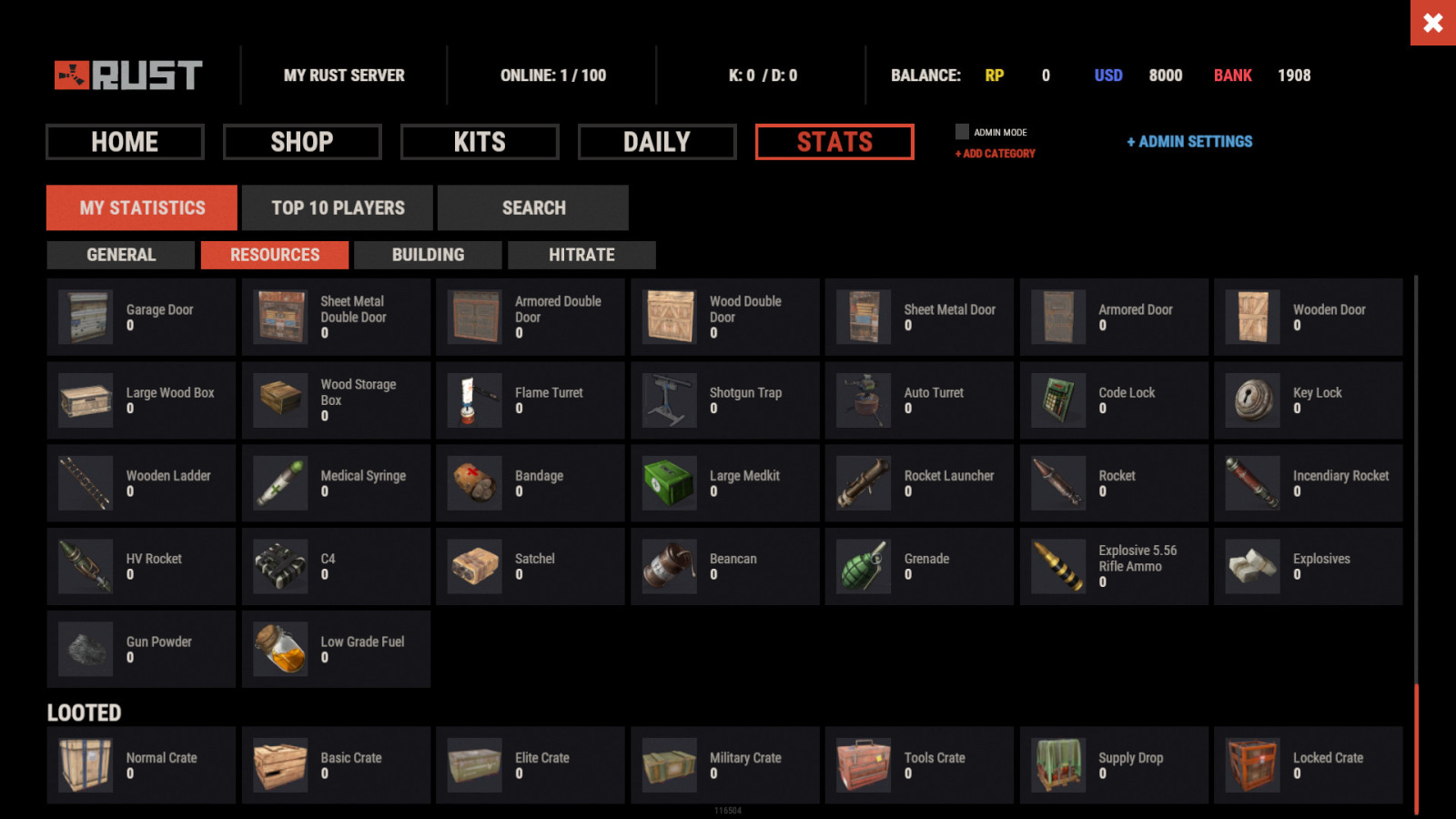The image size is (1456, 819).
Task: Open the Hitrate stats category
Action: 581,255
